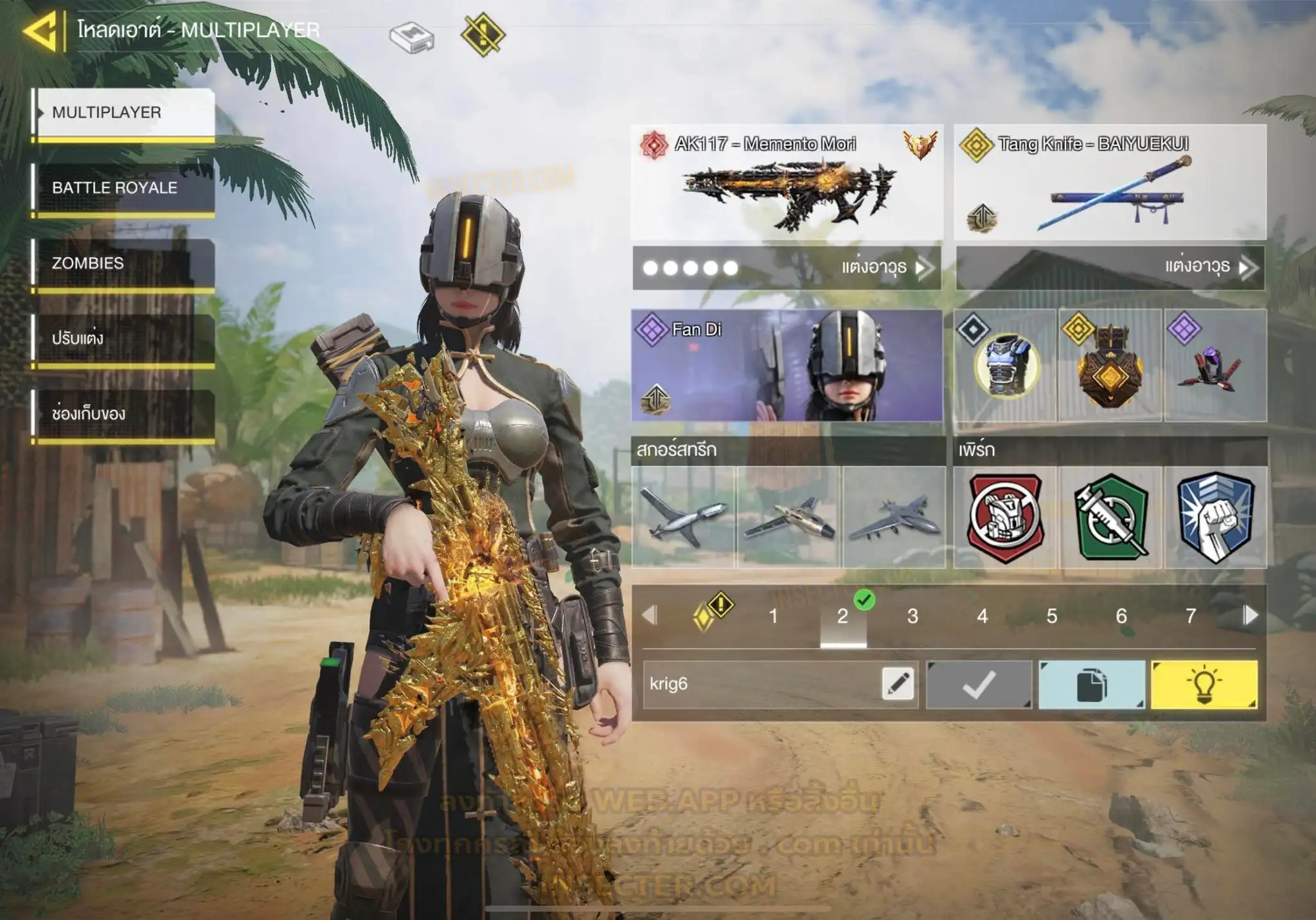1316x920 pixels.
Task: Edit the krig6 loadout name
Action: (x=898, y=683)
